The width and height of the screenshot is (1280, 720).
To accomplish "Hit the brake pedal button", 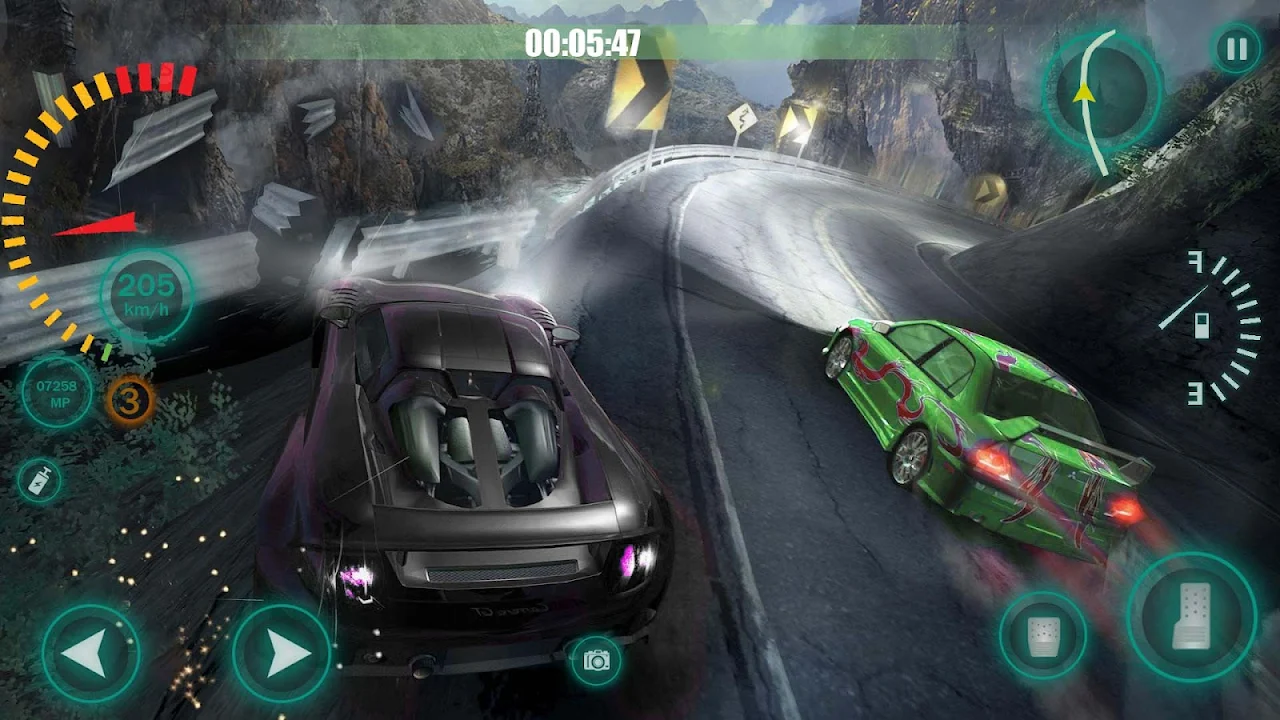I will (1043, 635).
